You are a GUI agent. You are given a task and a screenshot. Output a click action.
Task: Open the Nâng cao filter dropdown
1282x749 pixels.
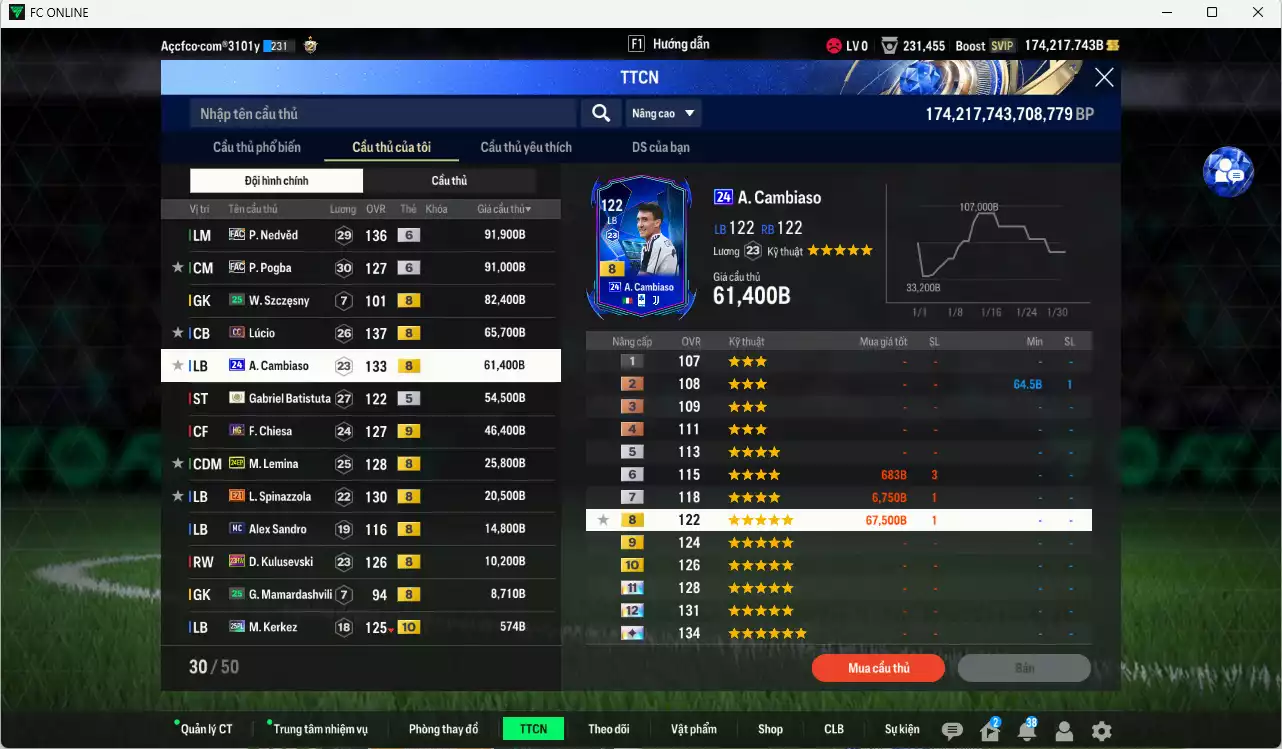pyautogui.click(x=662, y=112)
